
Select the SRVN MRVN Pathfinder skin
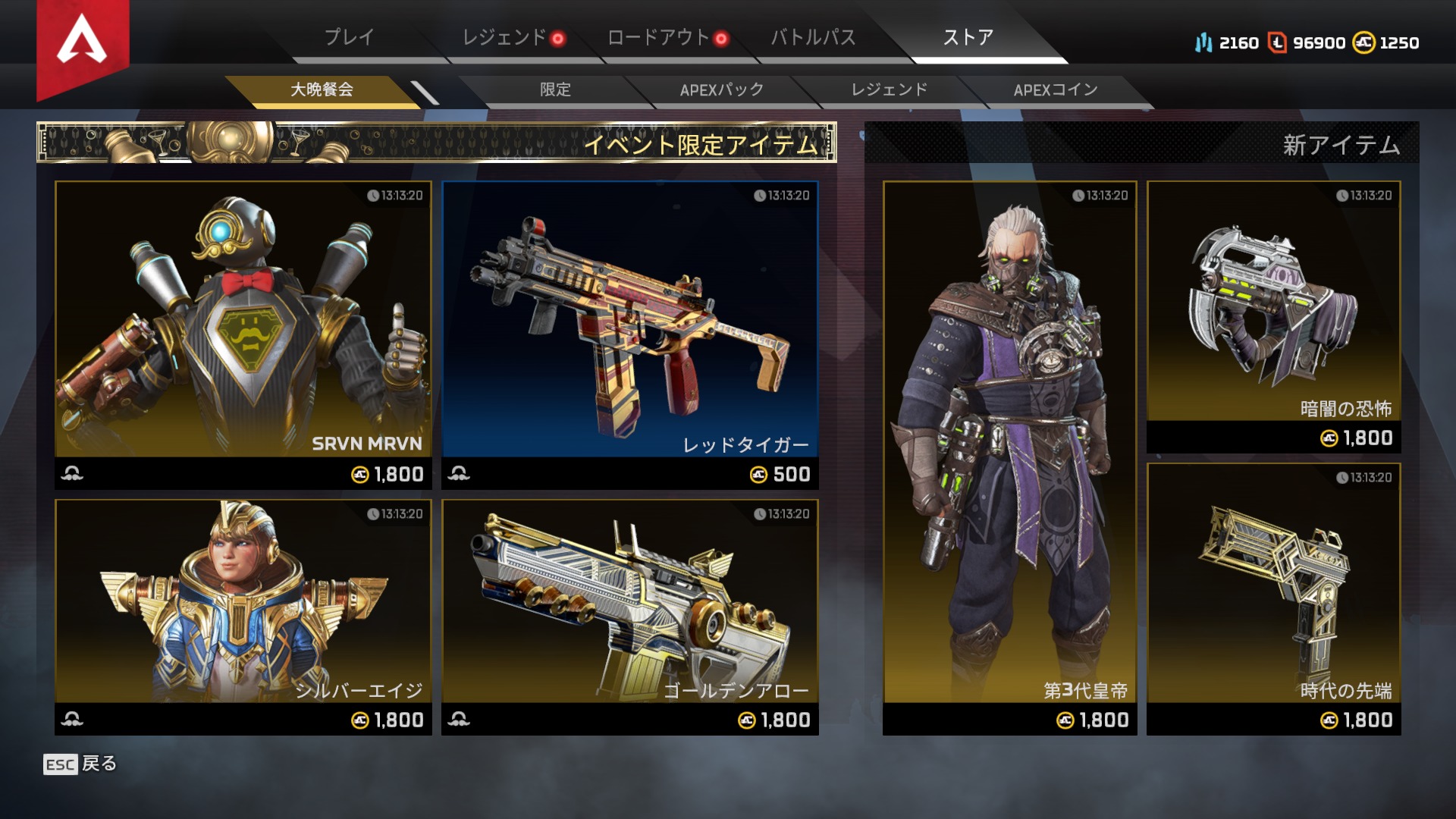pos(243,334)
